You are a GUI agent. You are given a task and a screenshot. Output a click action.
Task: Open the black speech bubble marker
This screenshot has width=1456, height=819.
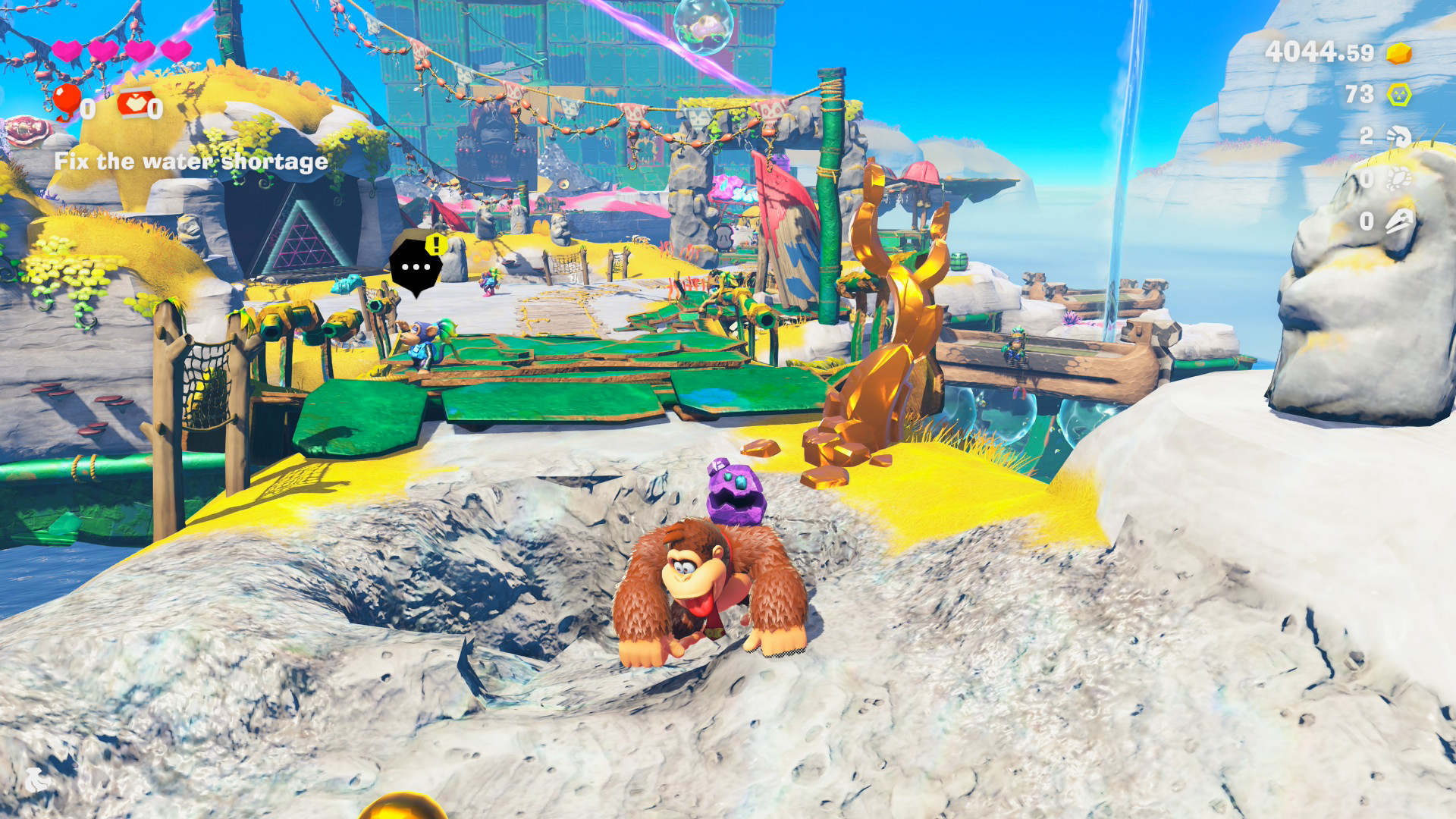click(x=416, y=266)
